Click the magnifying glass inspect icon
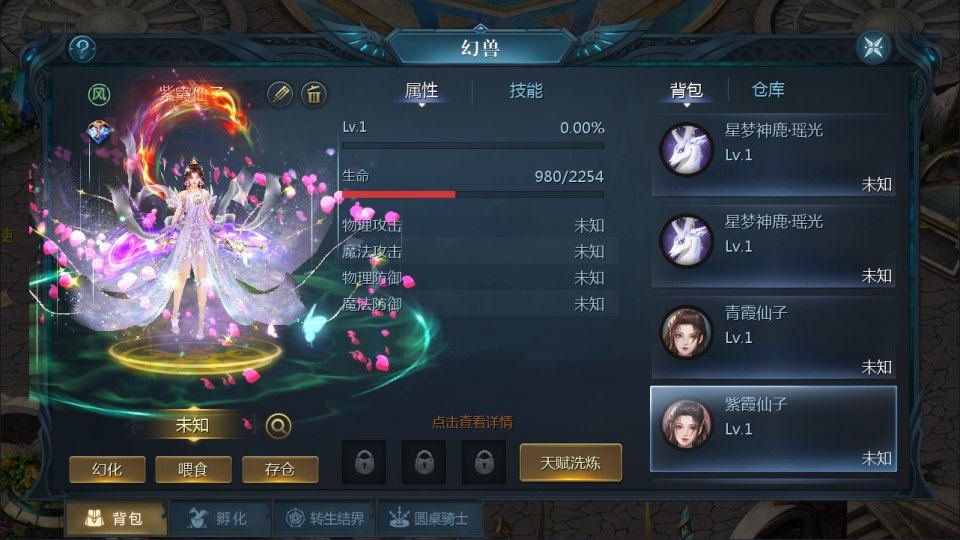 [279, 426]
